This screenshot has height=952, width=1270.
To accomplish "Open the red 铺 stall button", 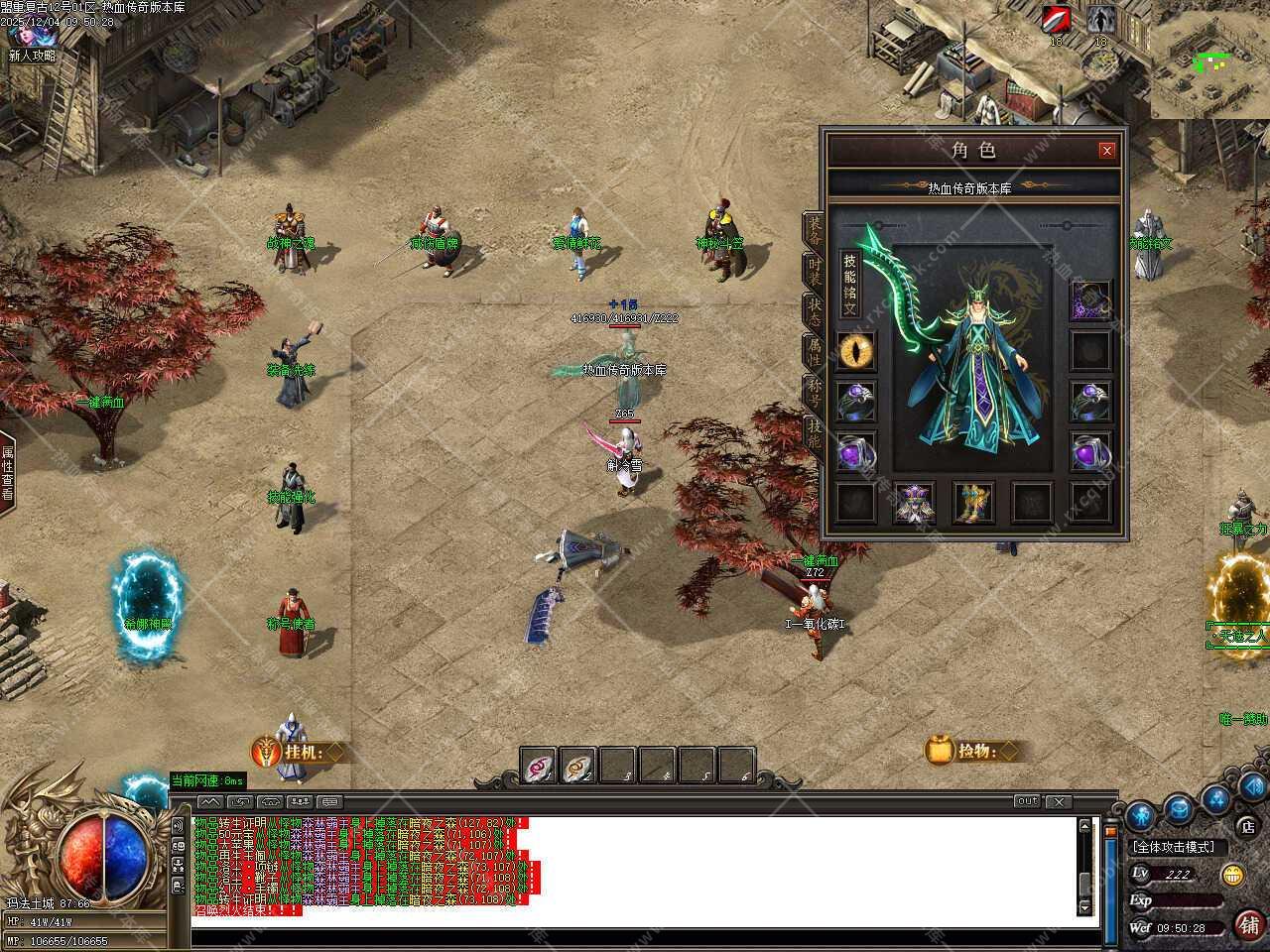I will pyautogui.click(x=1249, y=924).
